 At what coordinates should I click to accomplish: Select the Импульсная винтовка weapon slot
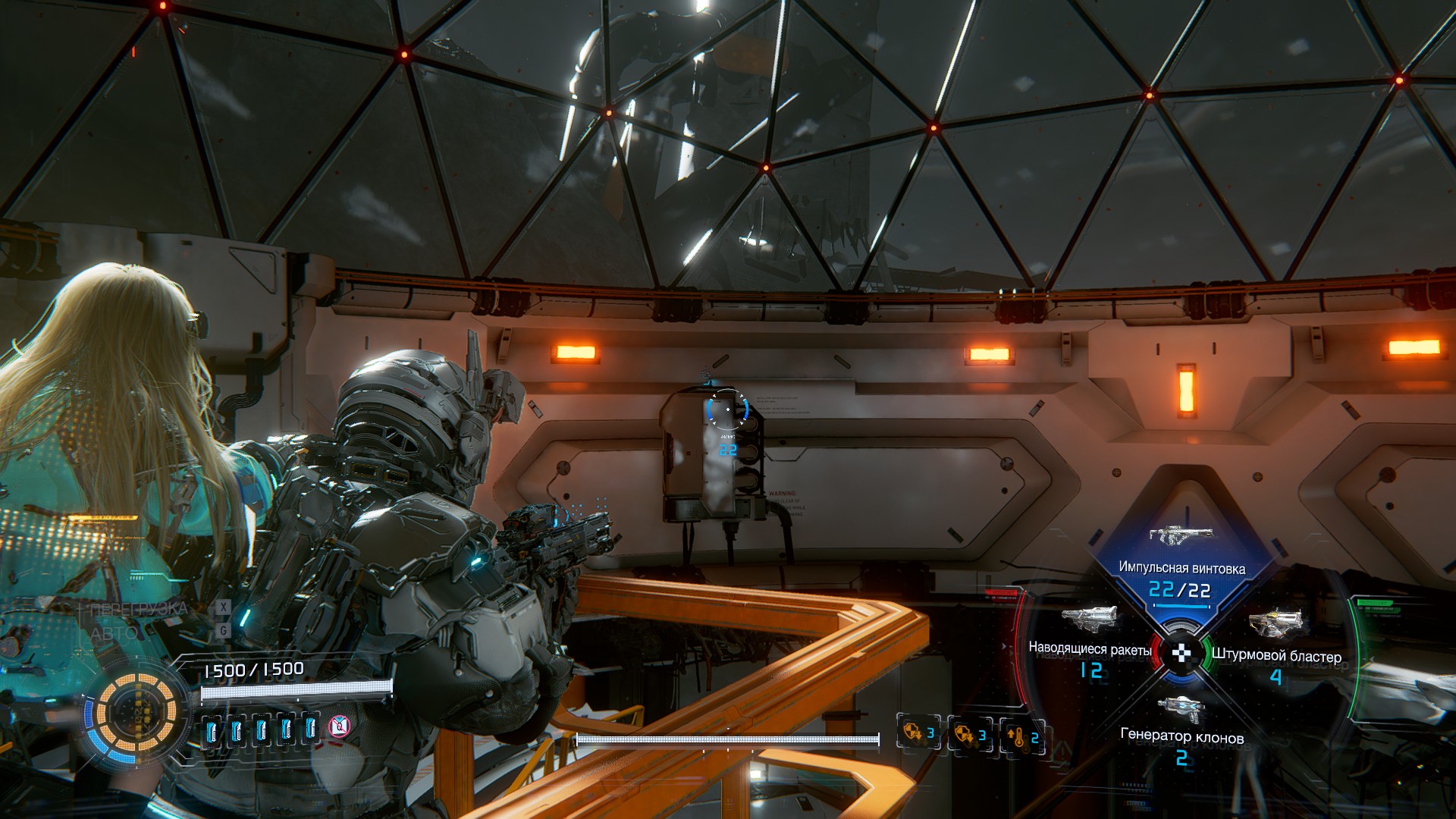point(1181,567)
